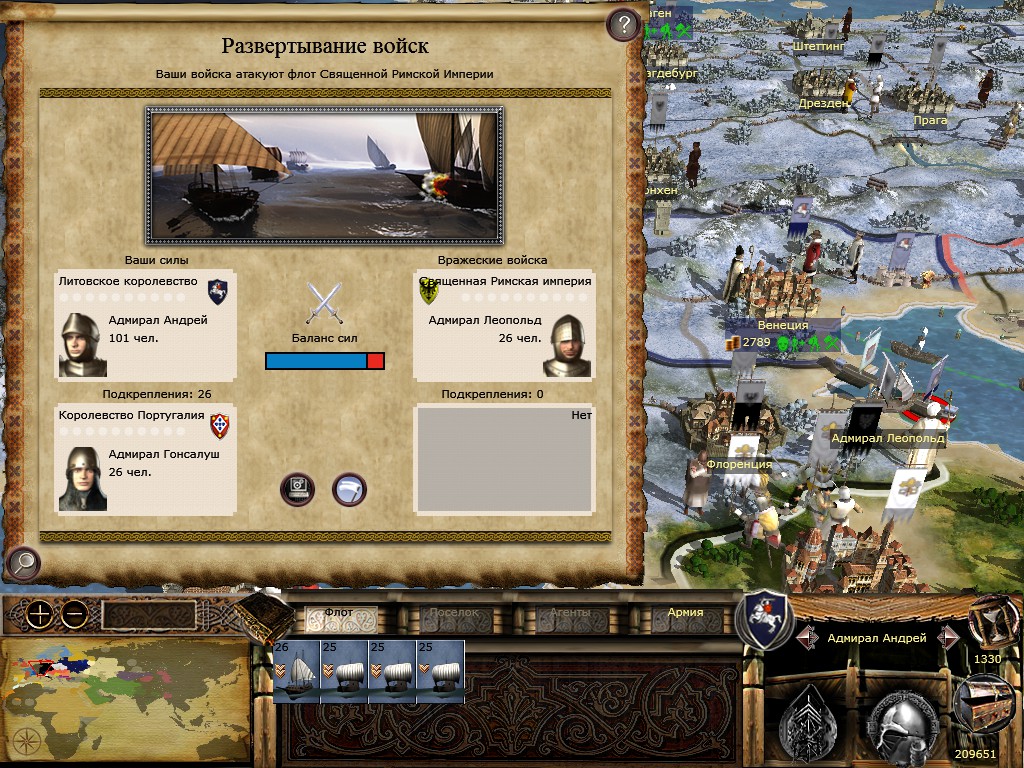Open the faction overview shield button
Viewport: 1024px width, 768px height.
coord(763,620)
